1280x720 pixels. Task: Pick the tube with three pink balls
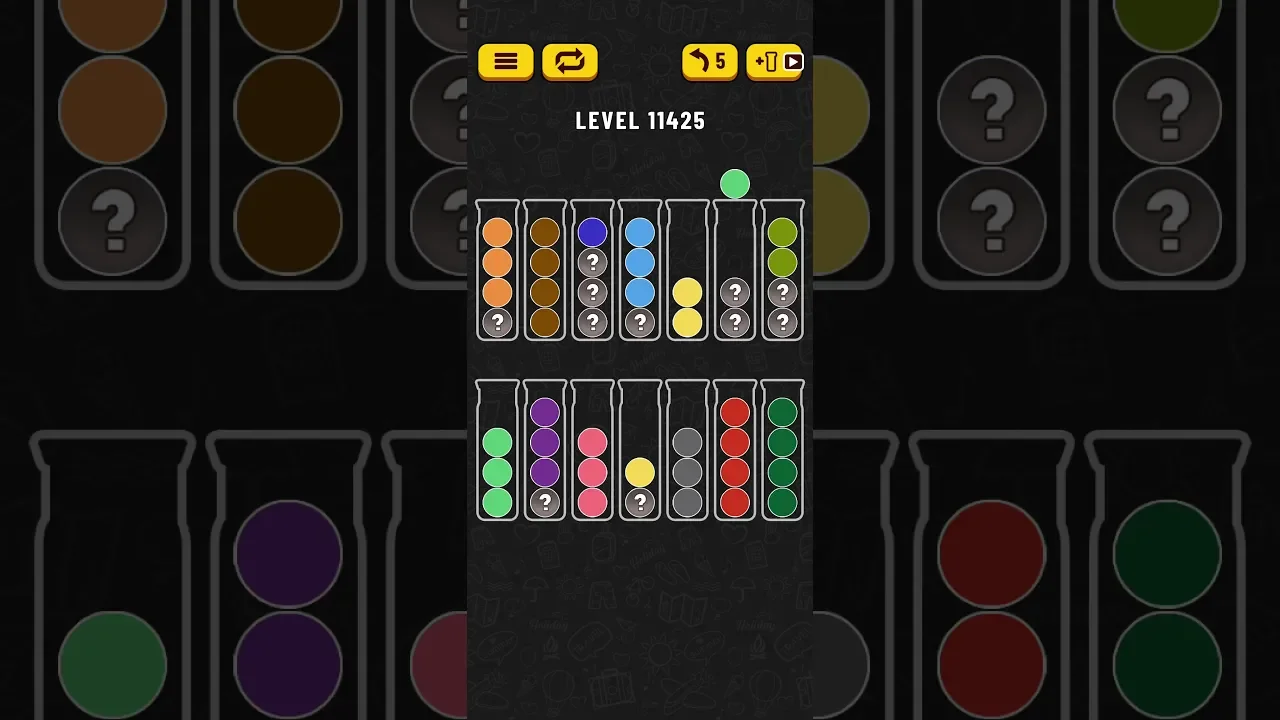click(x=593, y=452)
